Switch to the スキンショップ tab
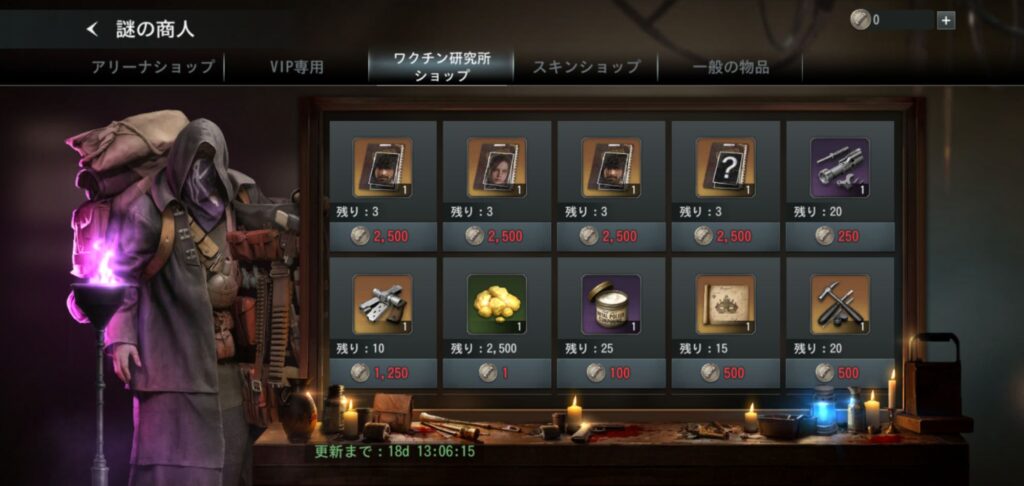1024x486 pixels. pyautogui.click(x=586, y=67)
